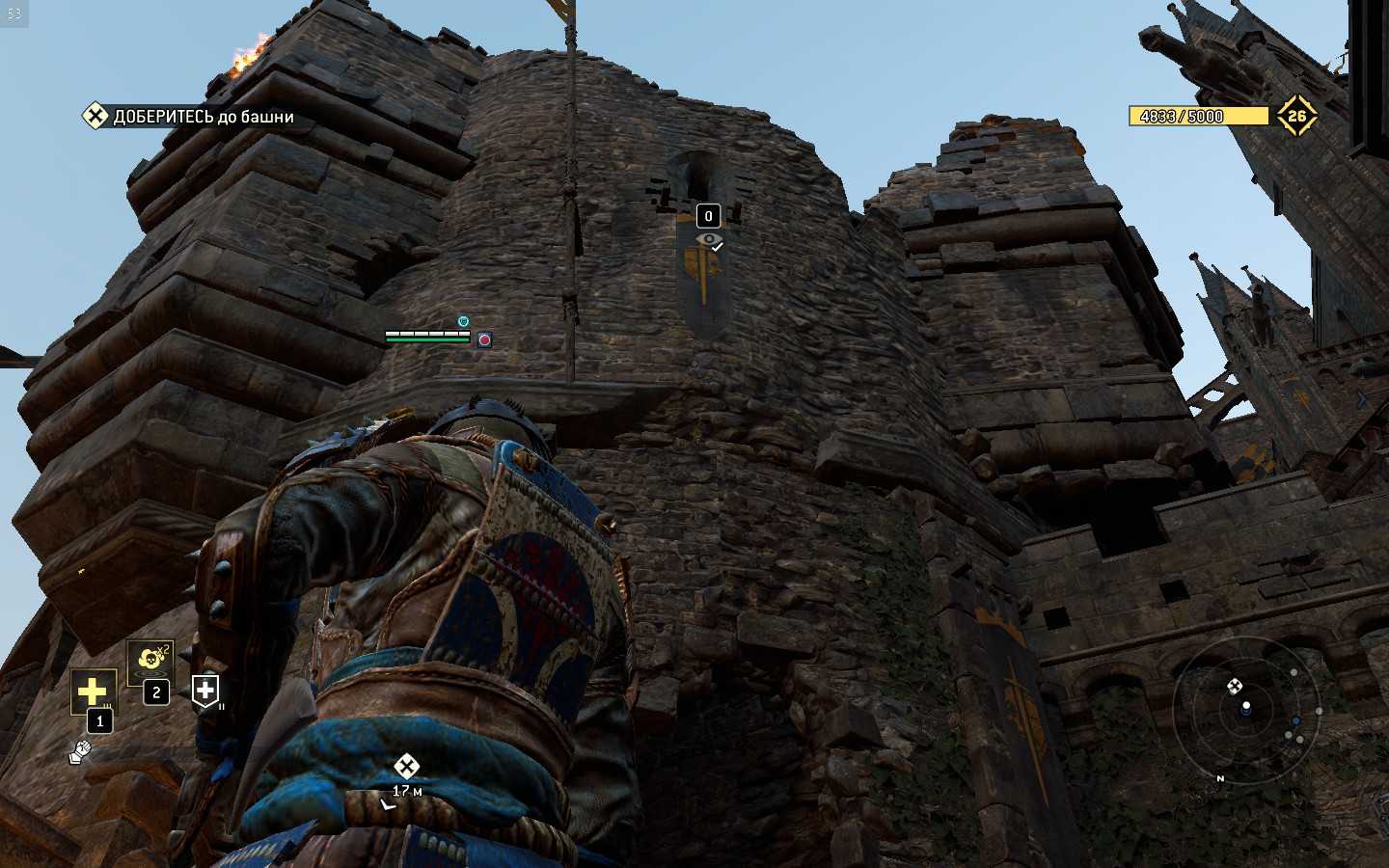
Task: Select the eye observable marker on tower
Action: coord(709,239)
